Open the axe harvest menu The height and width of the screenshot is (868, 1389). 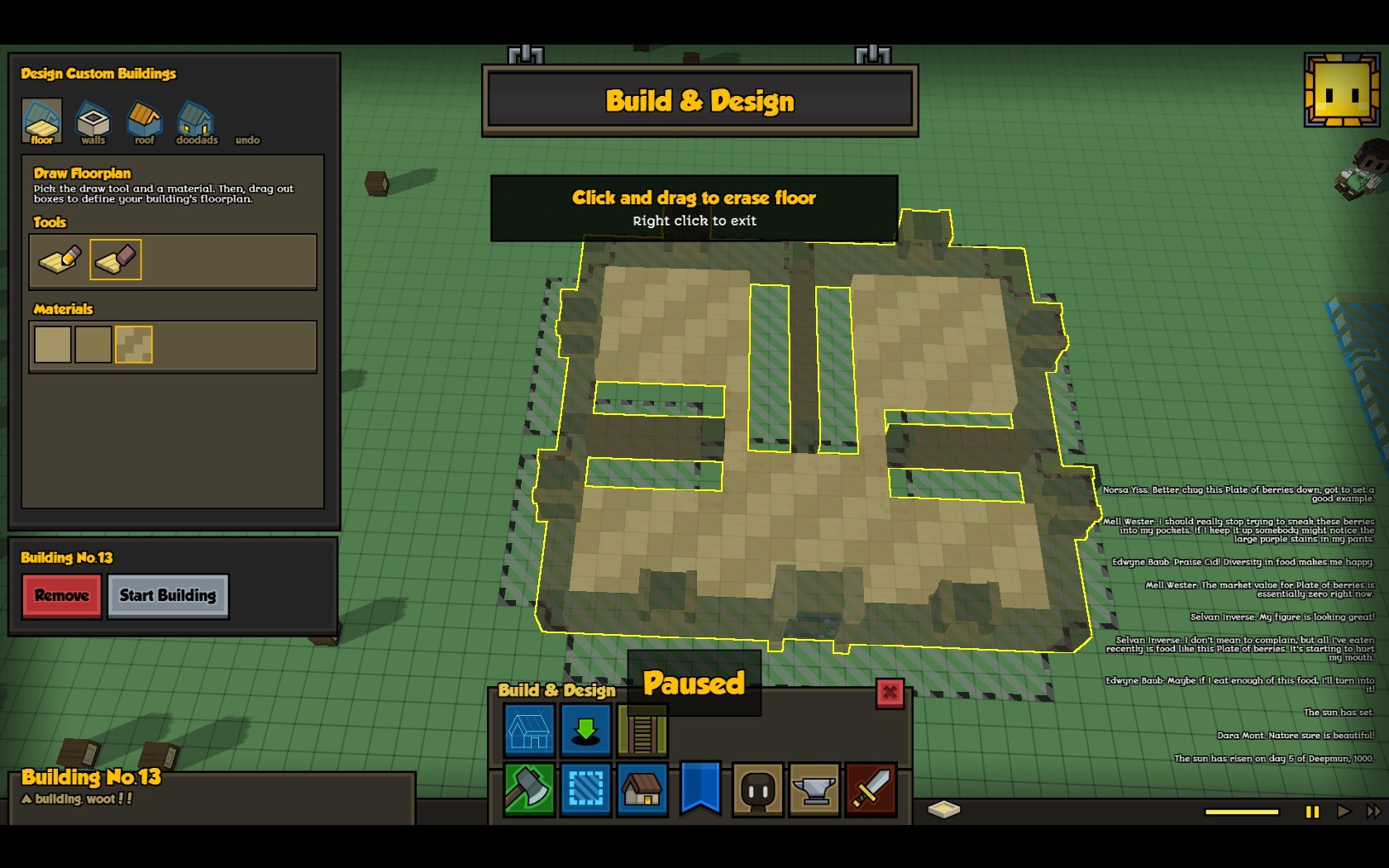(529, 789)
